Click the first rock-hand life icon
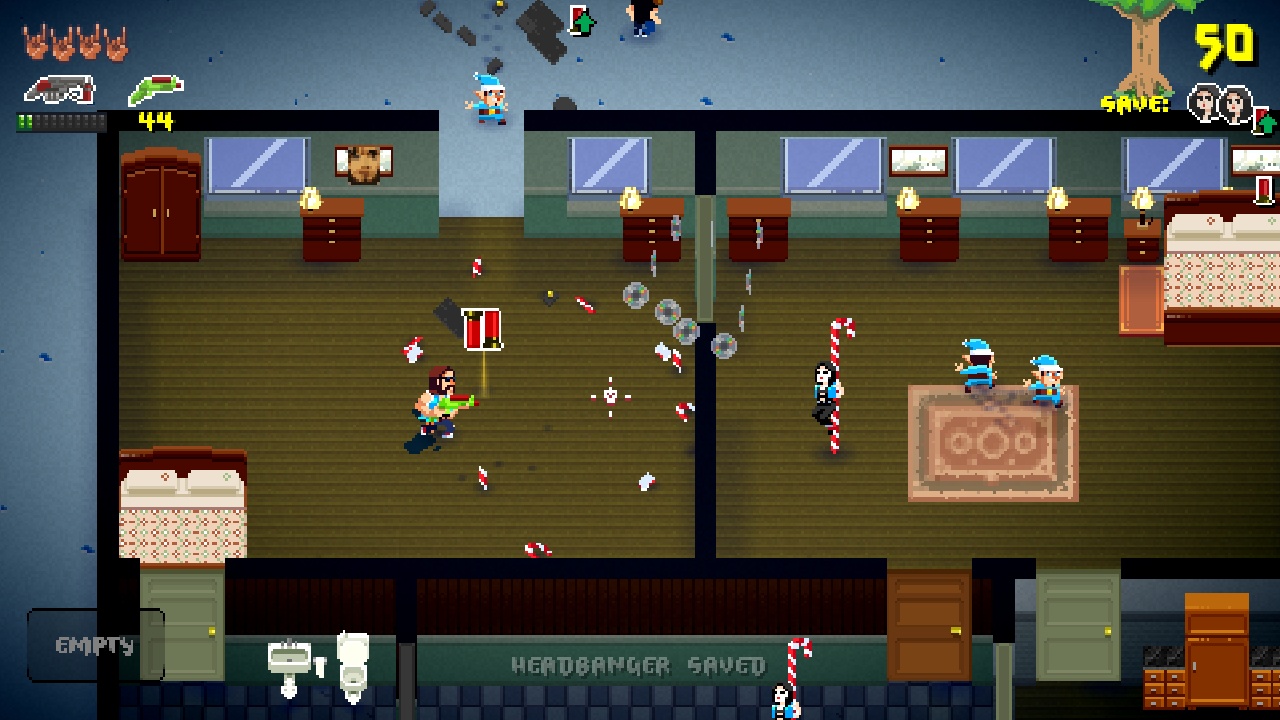 [x=37, y=42]
